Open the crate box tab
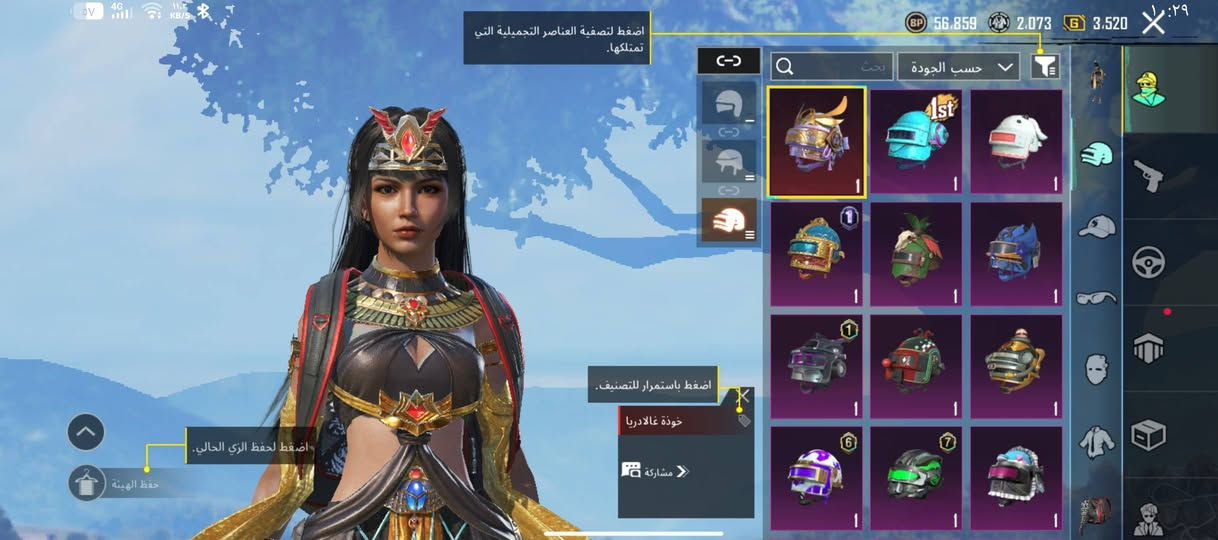Viewport: 1218px width, 540px height. [x=1147, y=434]
